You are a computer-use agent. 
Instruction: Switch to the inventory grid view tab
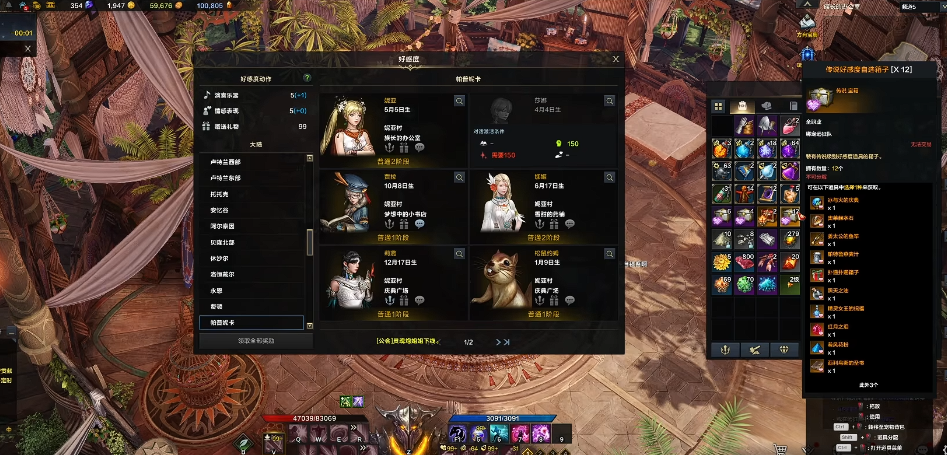718,106
